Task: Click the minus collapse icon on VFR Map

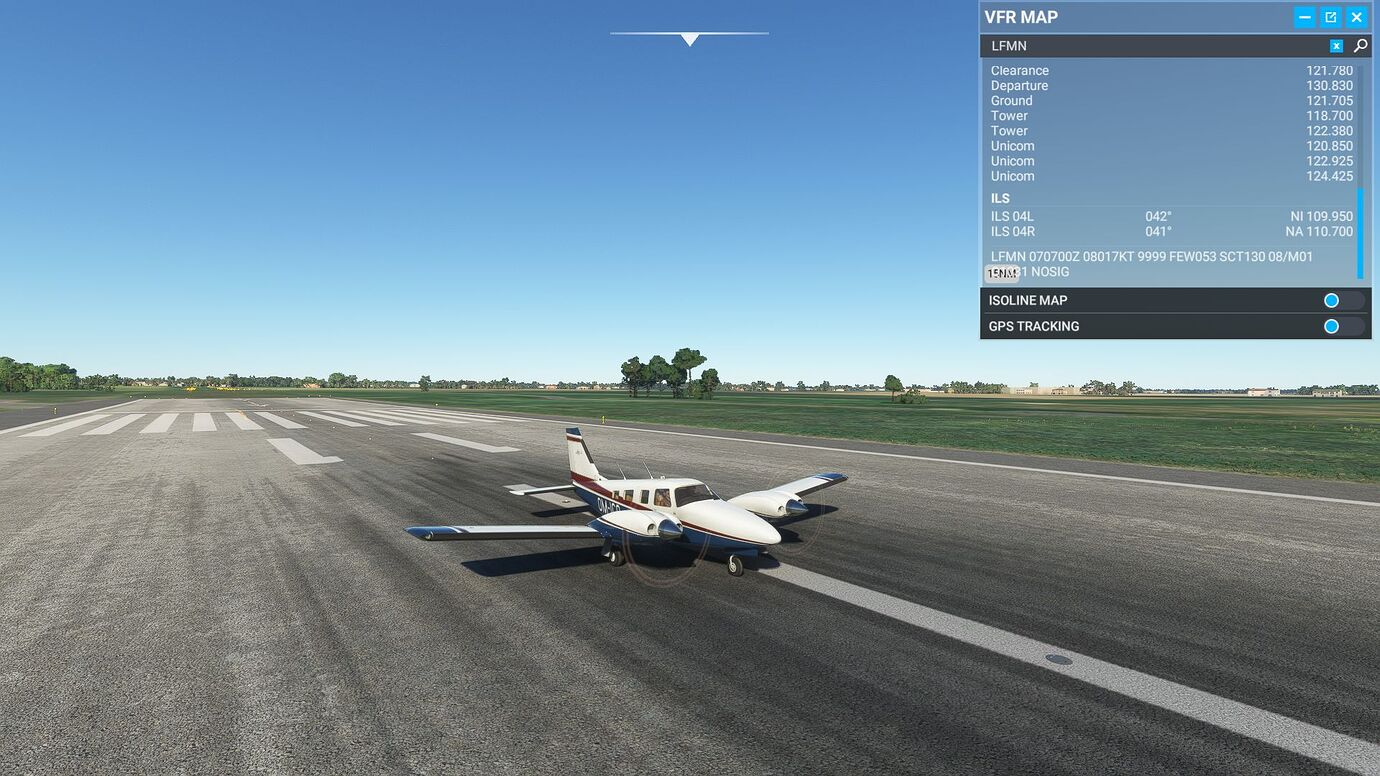Action: (1304, 16)
